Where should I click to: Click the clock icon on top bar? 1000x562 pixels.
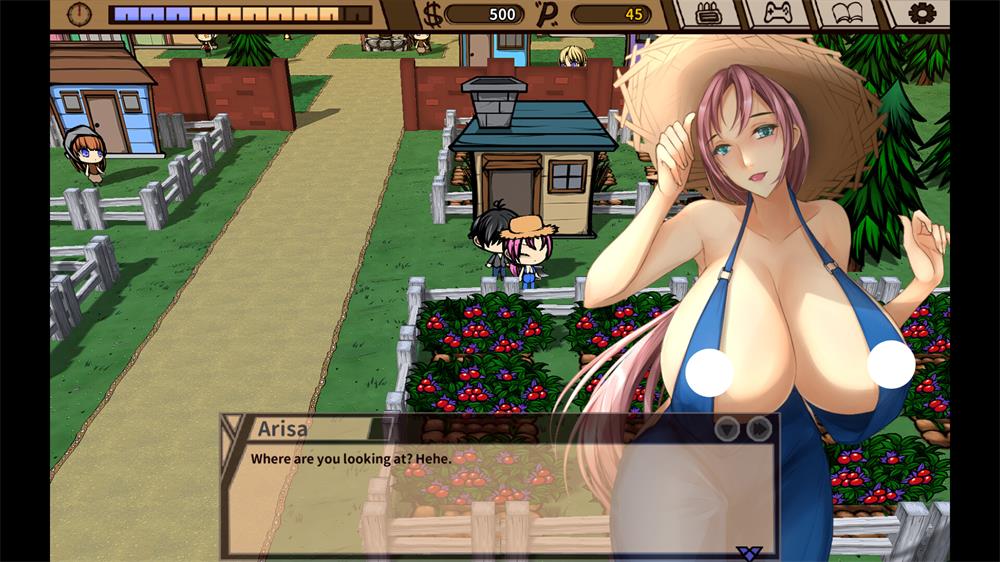coord(79,14)
